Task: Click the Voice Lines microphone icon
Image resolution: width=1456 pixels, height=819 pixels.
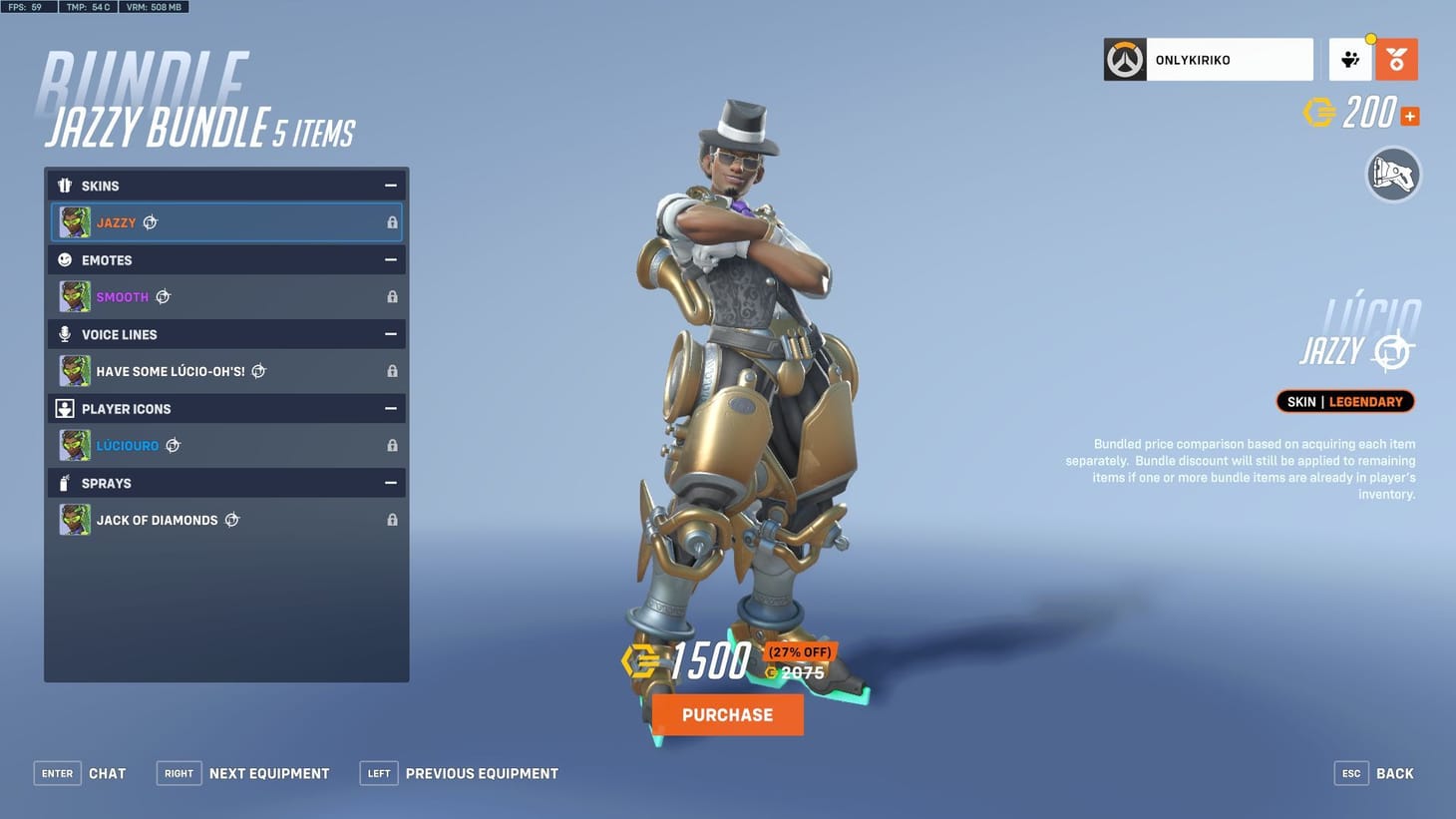Action: [x=66, y=334]
